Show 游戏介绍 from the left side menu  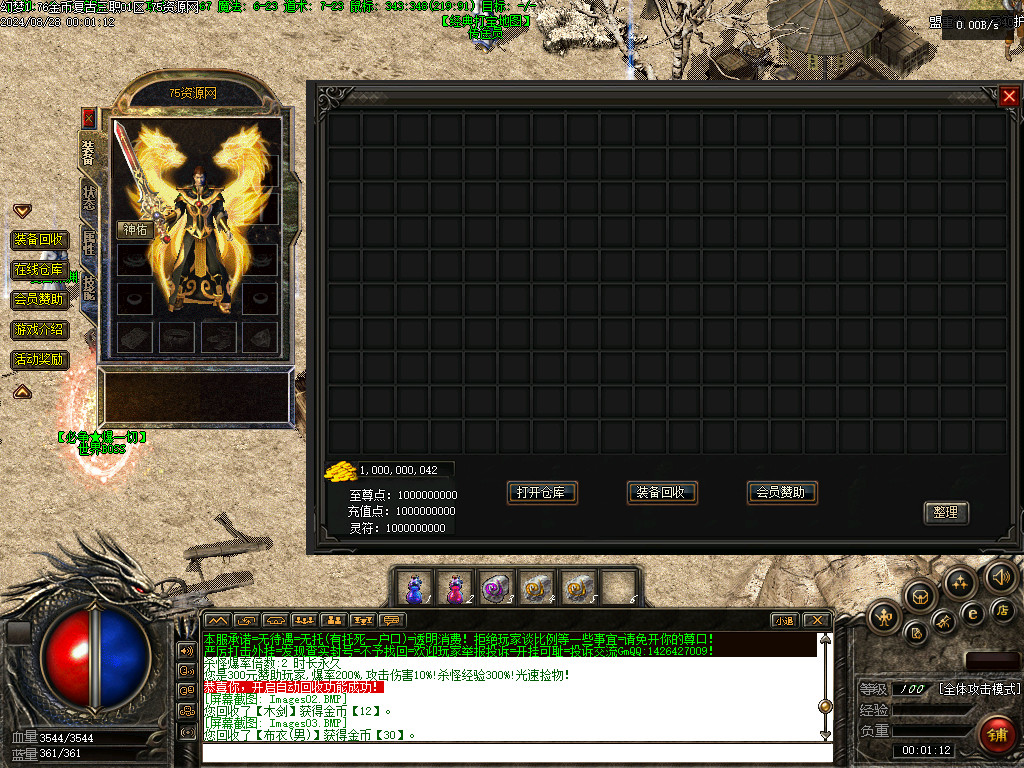[39, 329]
